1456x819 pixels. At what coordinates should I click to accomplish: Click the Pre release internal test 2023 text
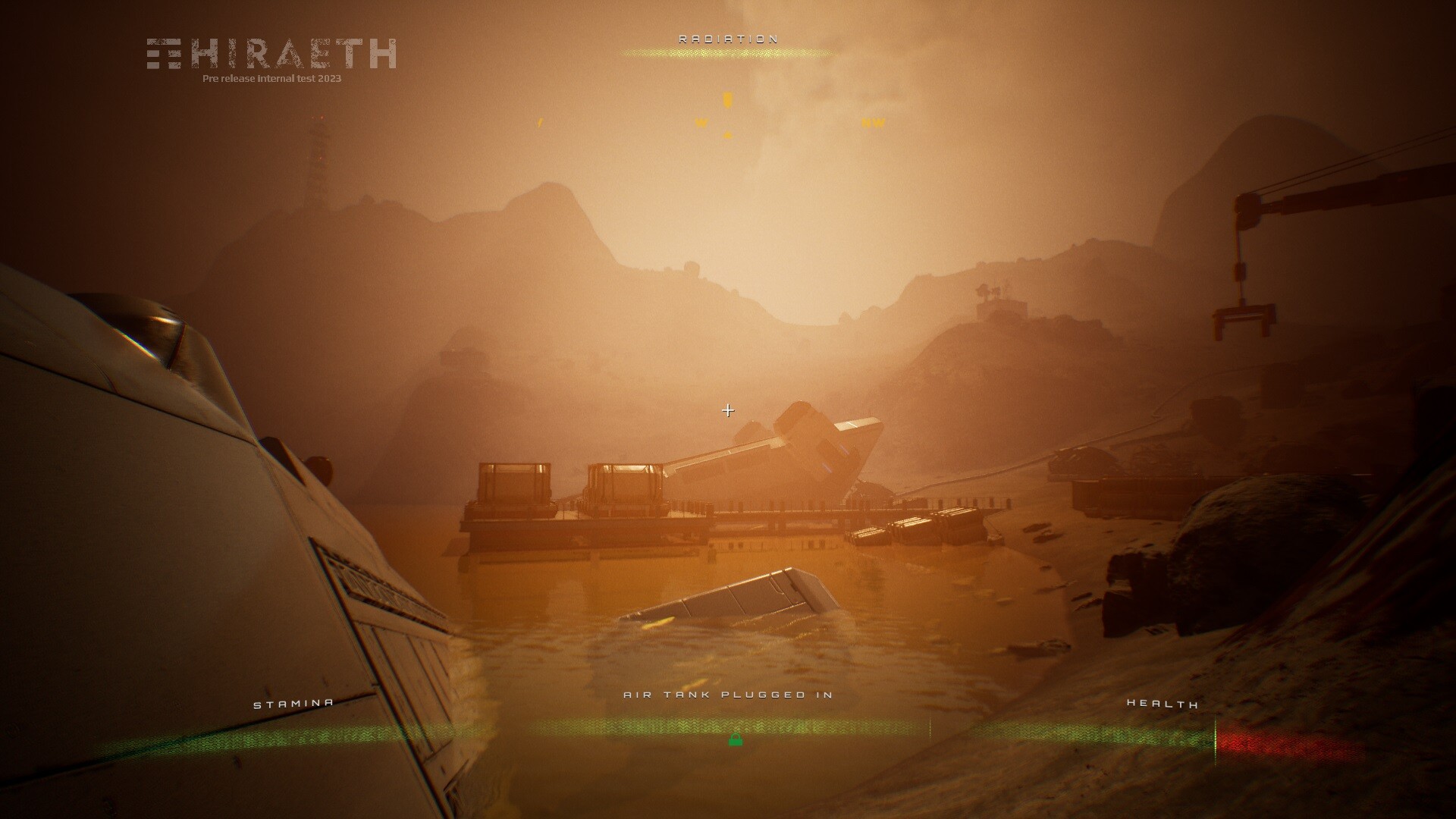point(271,77)
